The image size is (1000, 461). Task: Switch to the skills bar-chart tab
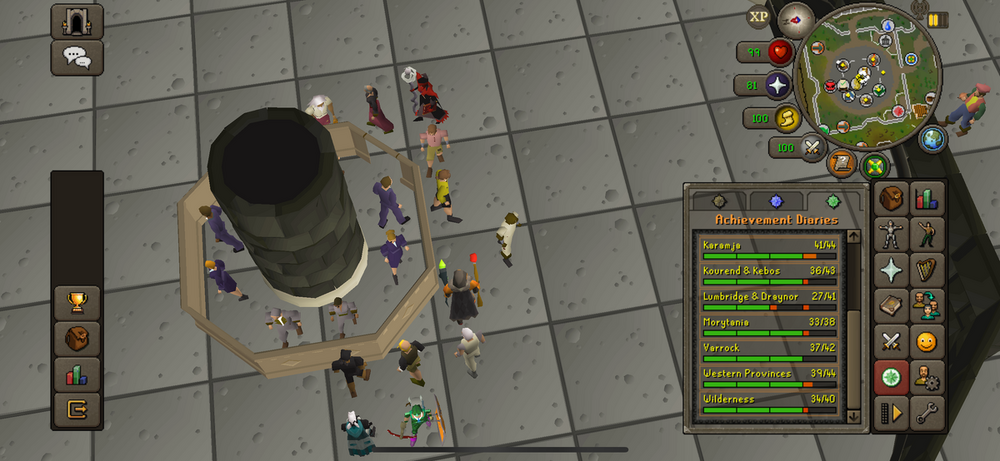tap(926, 199)
